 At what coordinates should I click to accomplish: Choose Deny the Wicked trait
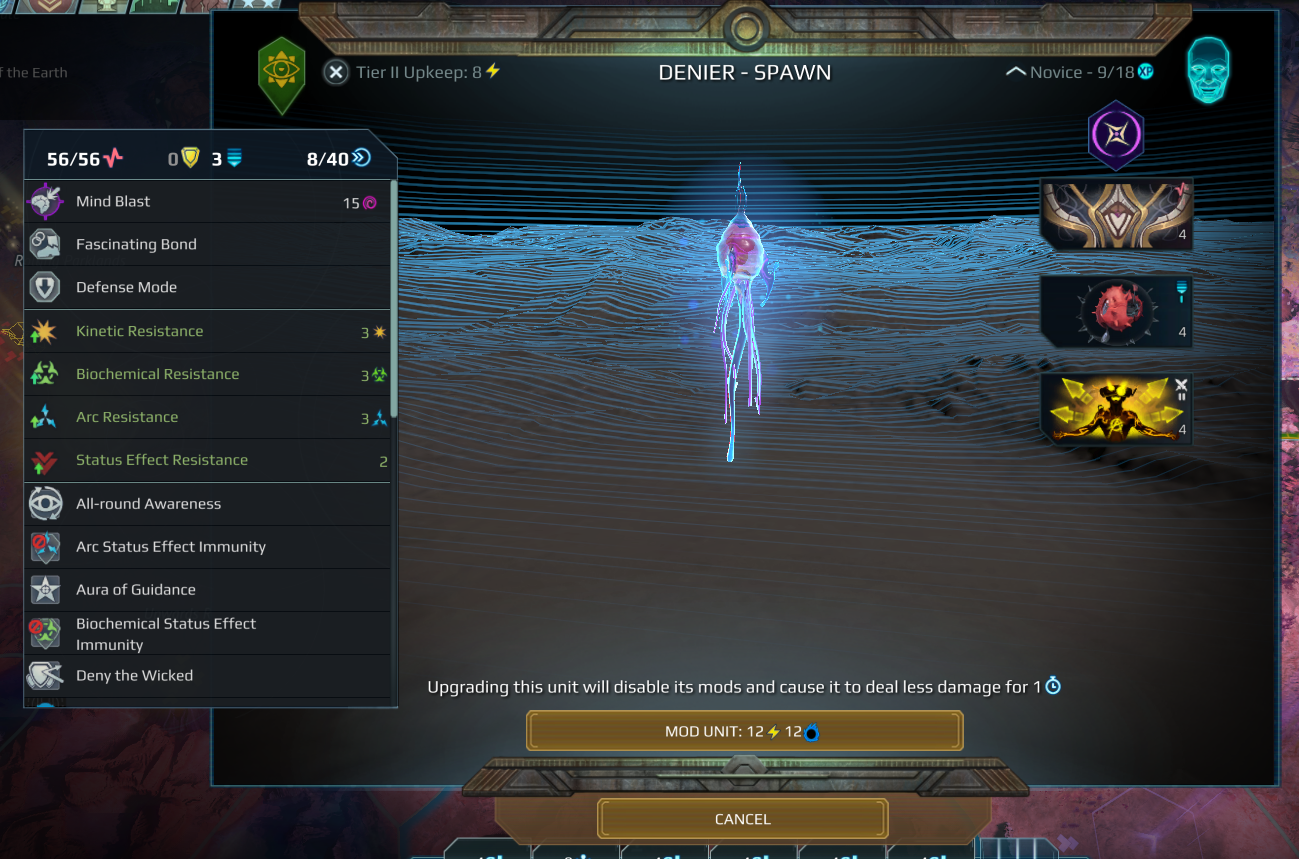pos(207,676)
